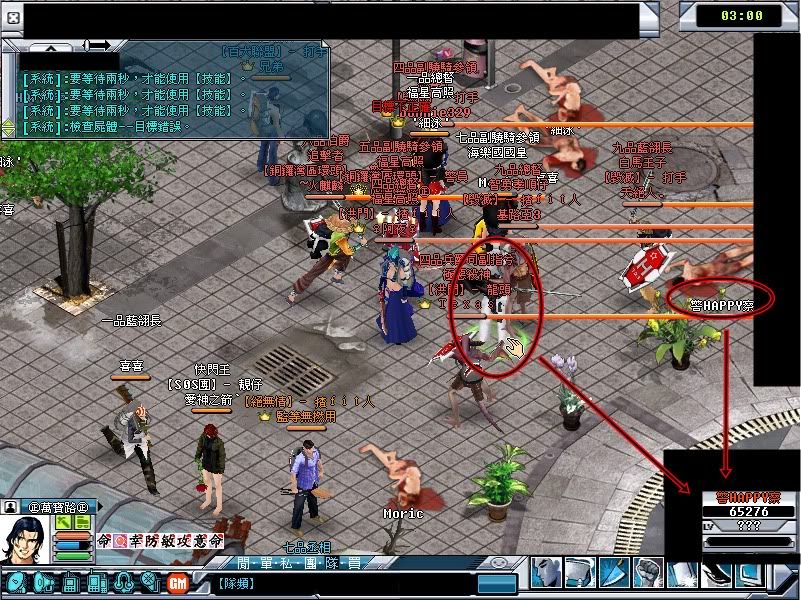Image resolution: width=801 pixels, height=600 pixels.
Task: Click the chat log resize double-arrow handle
Action: pos(97,45)
